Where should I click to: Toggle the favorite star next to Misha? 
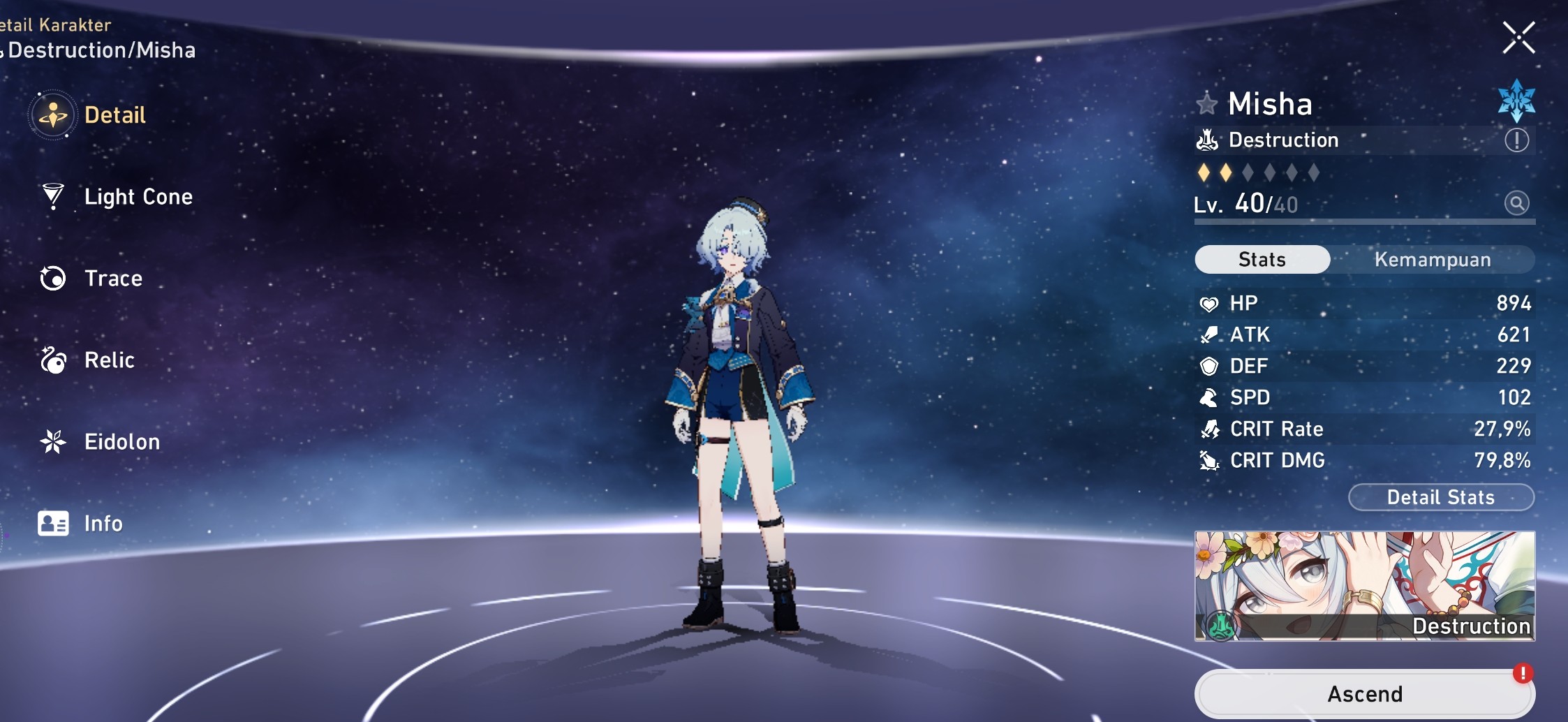click(x=1207, y=103)
